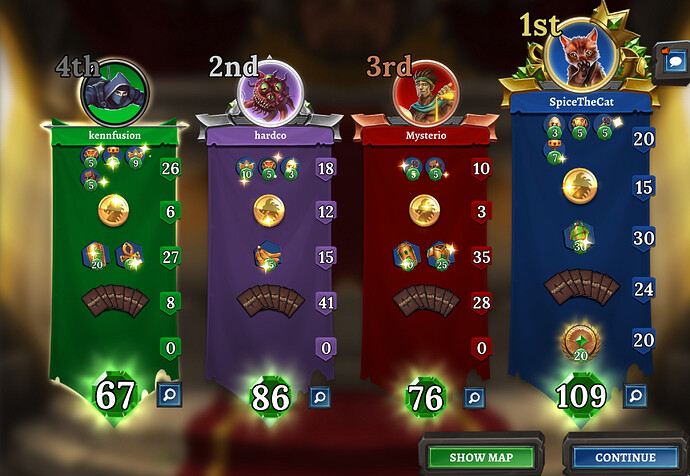Inspect SpiceTheCat's score details with the magnifier

point(634,396)
